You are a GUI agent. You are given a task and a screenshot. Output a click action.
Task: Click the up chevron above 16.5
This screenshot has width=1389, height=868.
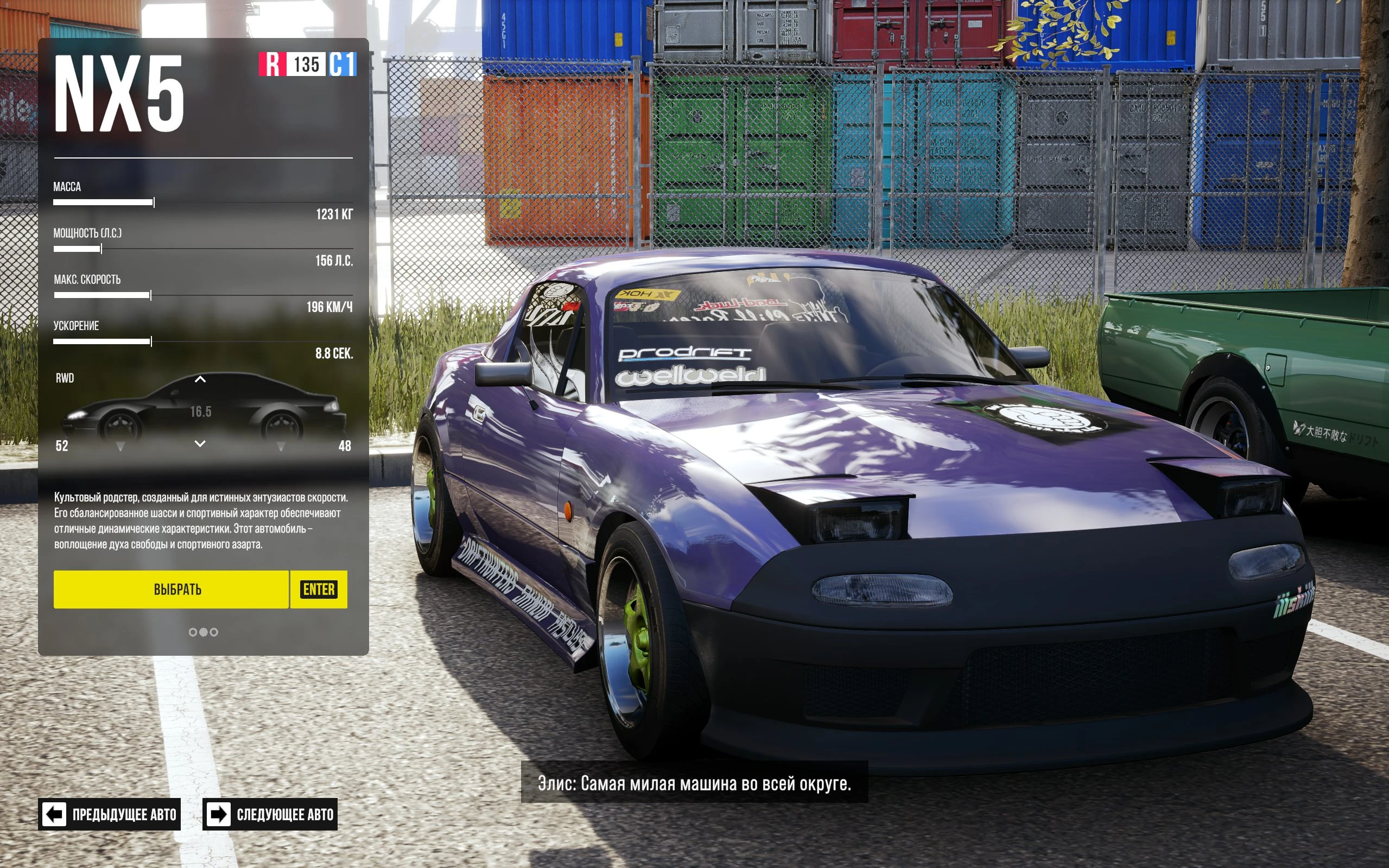pyautogui.click(x=200, y=379)
